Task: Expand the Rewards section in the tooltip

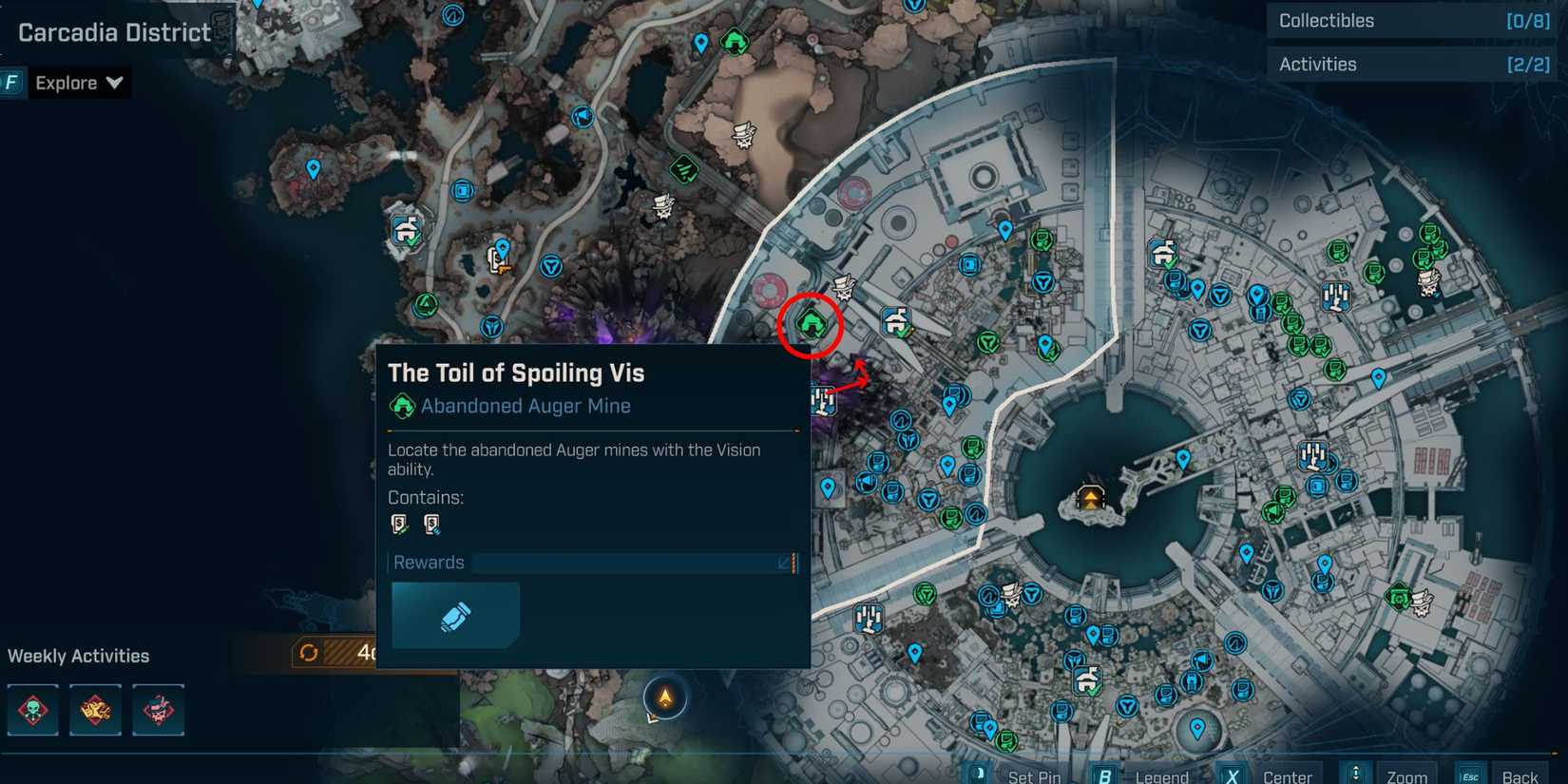Action: point(782,563)
